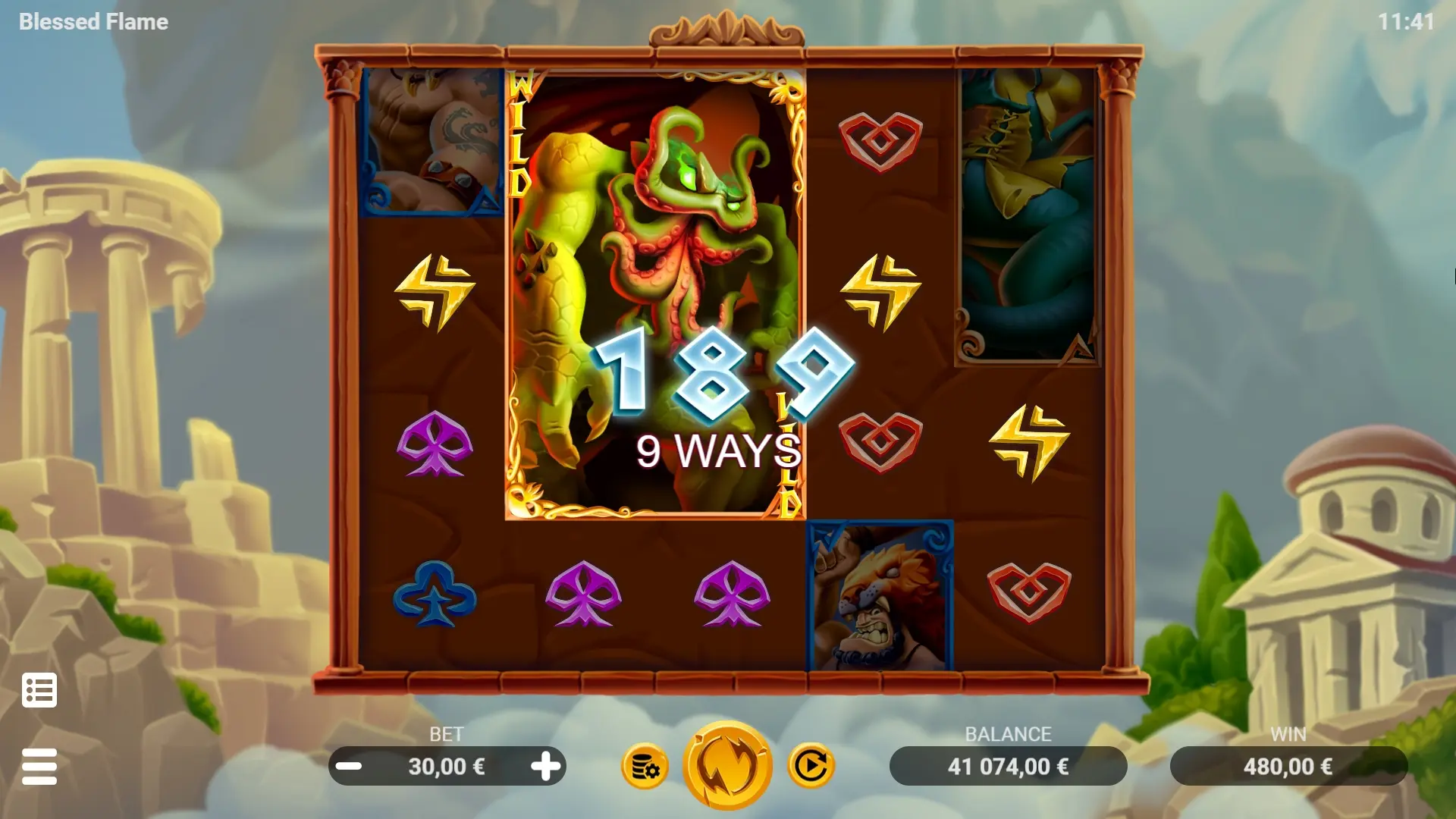
Task: Open the hamburger menu
Action: click(x=39, y=767)
